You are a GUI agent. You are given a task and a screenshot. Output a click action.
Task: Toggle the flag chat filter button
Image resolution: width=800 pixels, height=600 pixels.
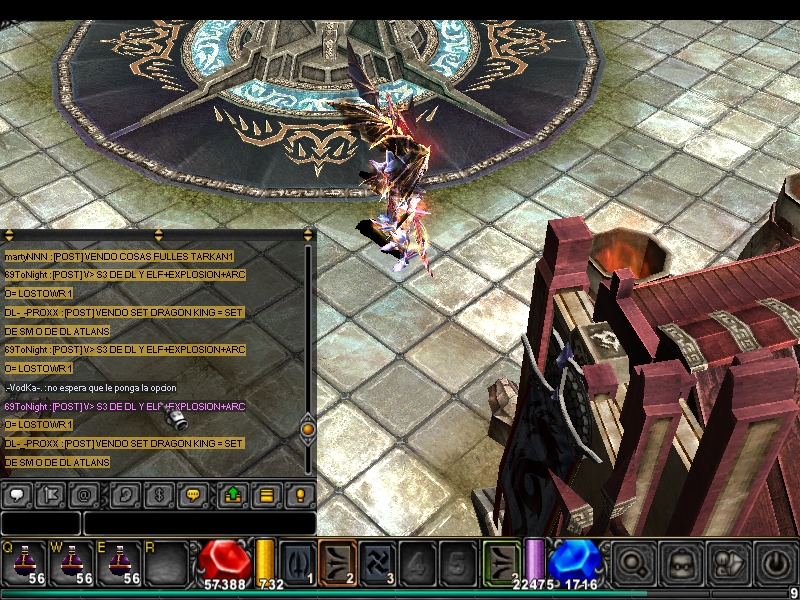point(49,494)
